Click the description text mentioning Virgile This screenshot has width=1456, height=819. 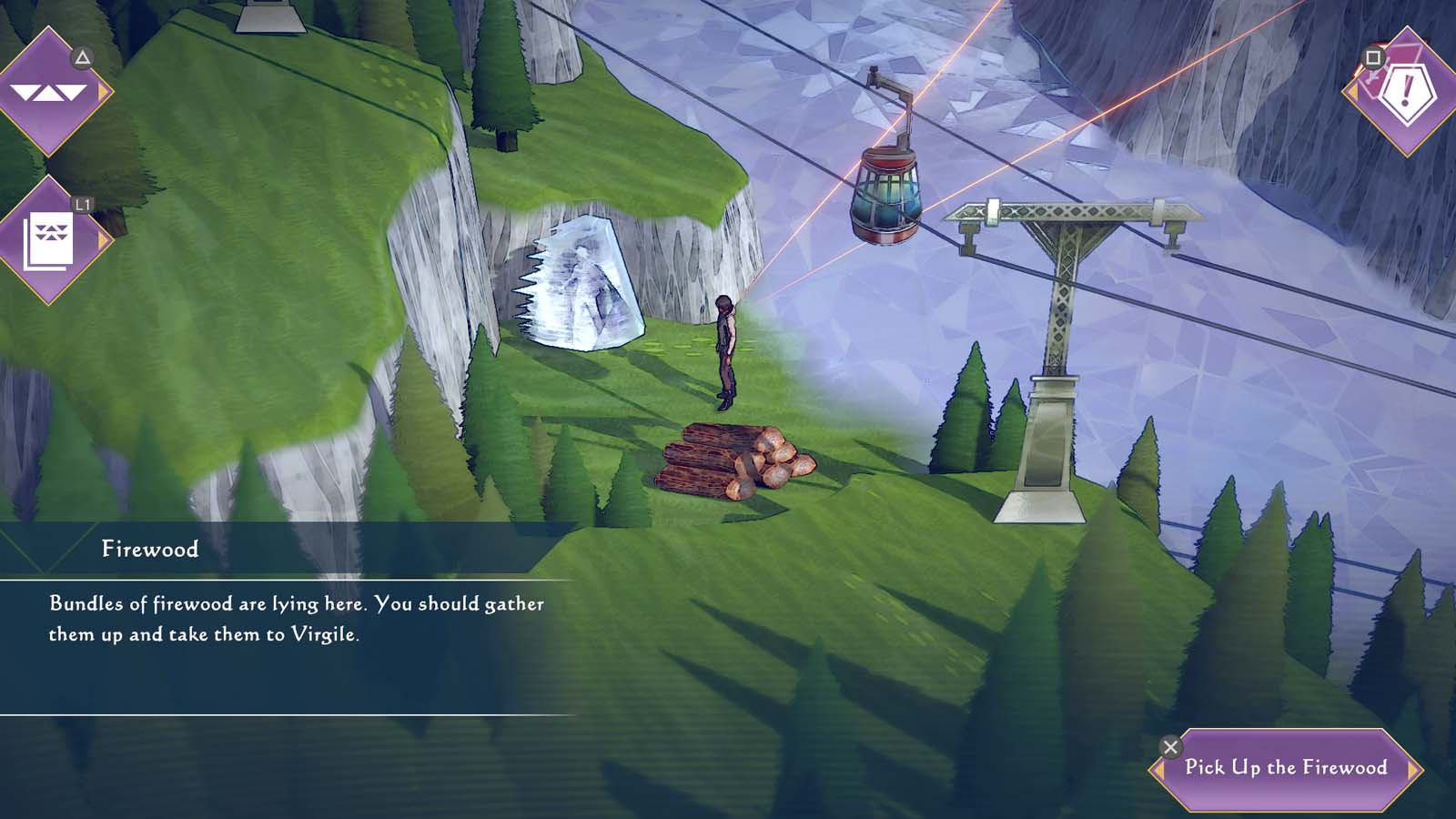pos(296,618)
